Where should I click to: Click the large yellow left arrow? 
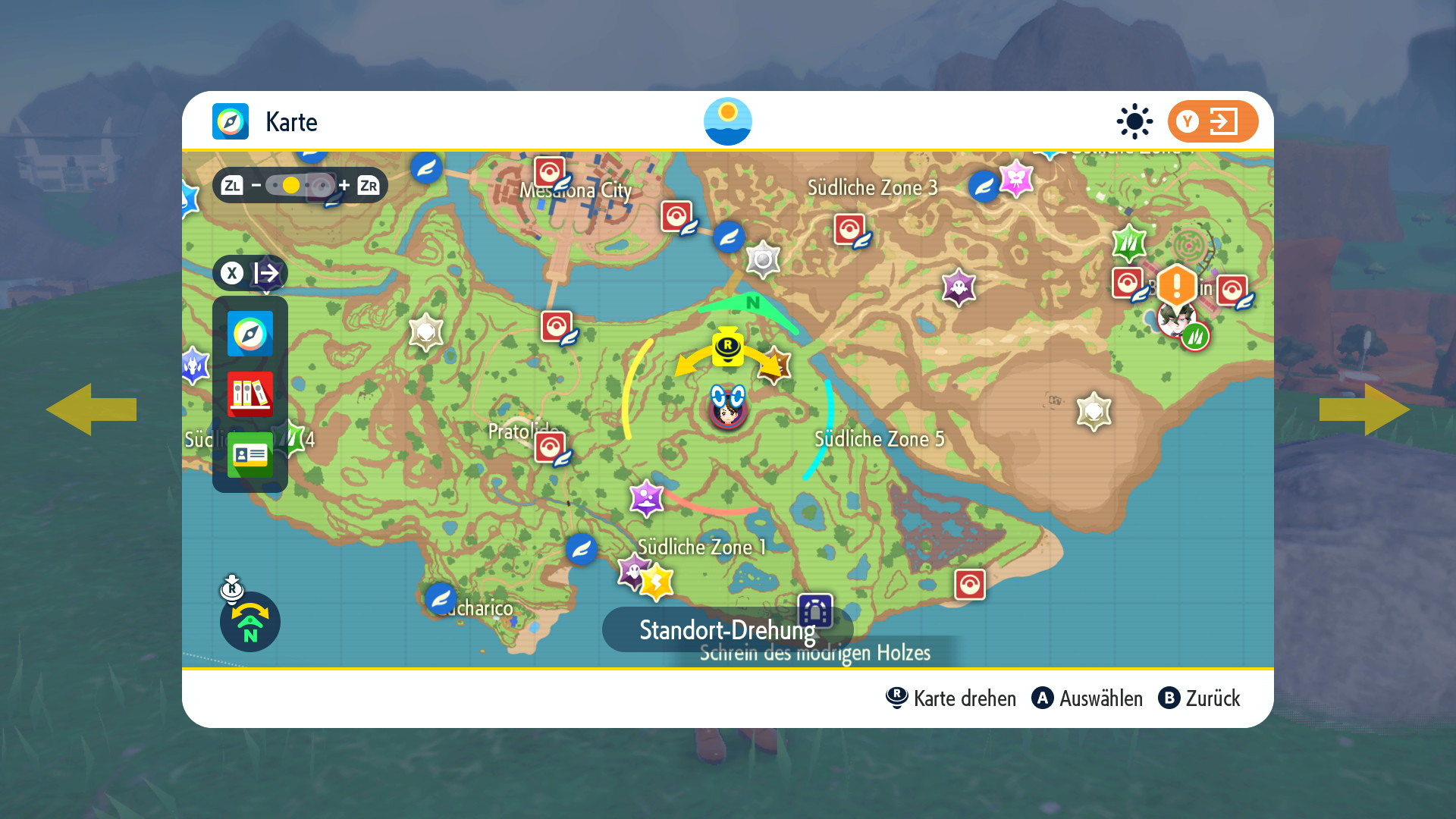91,409
